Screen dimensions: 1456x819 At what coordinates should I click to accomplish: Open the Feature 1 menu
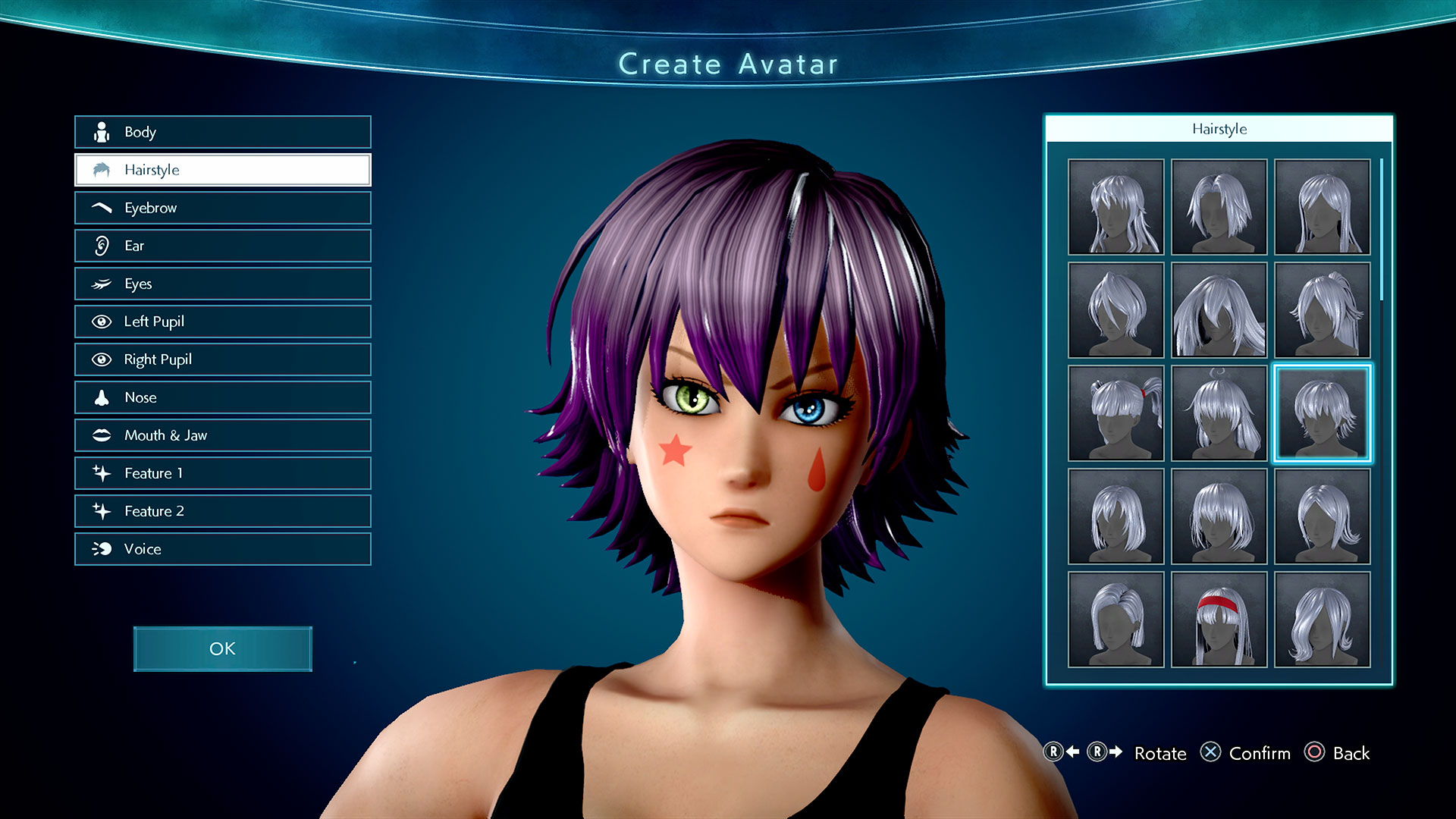(222, 473)
